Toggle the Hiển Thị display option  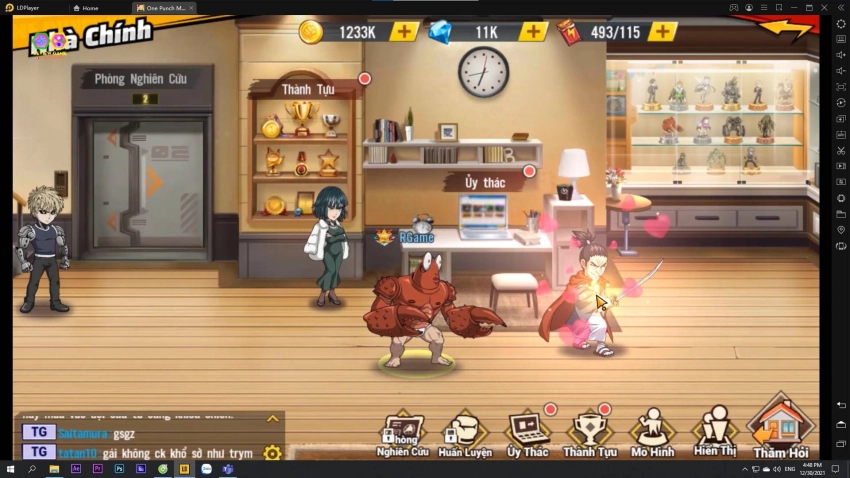point(714,434)
